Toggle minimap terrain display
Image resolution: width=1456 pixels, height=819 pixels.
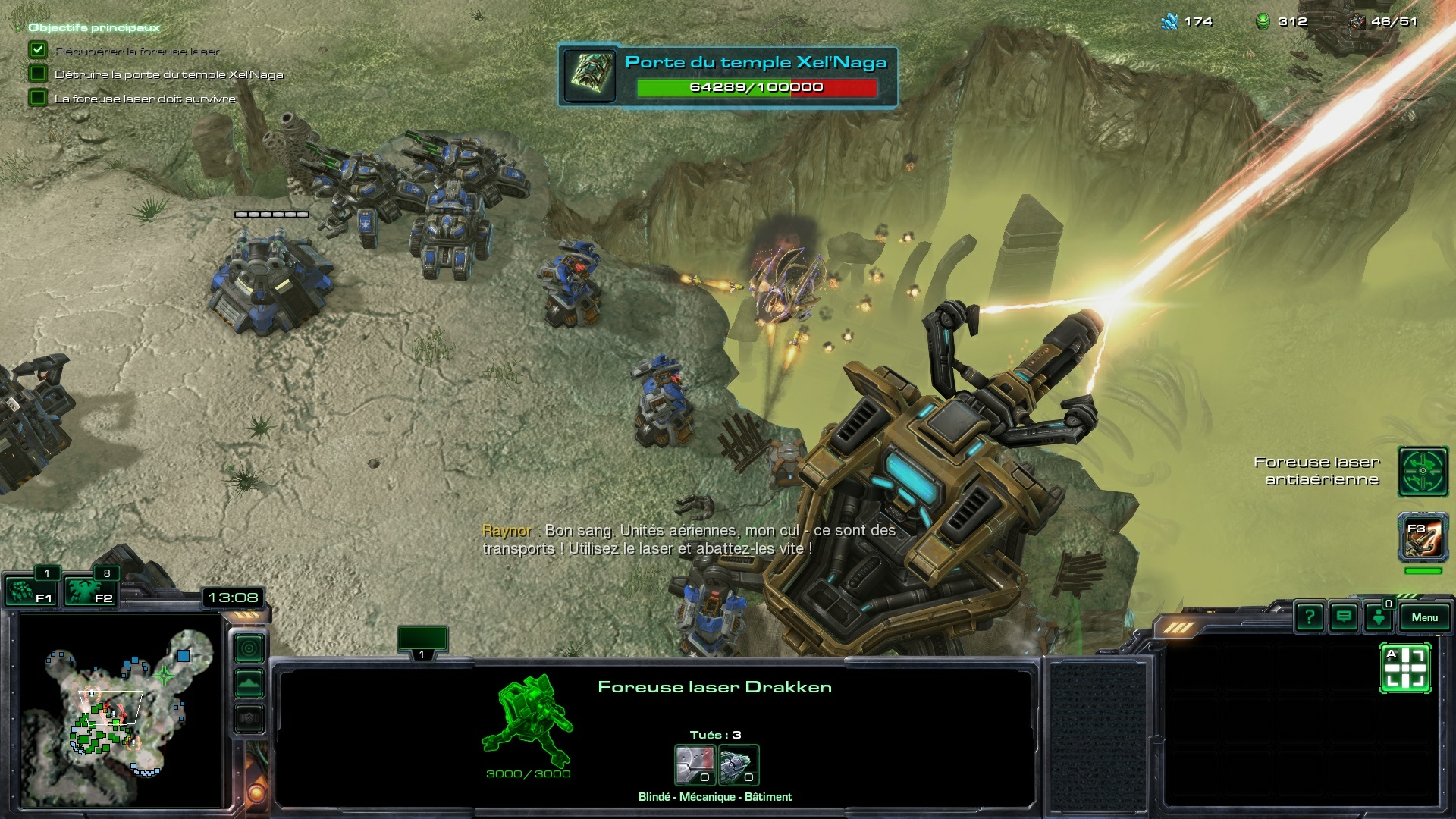(249, 684)
